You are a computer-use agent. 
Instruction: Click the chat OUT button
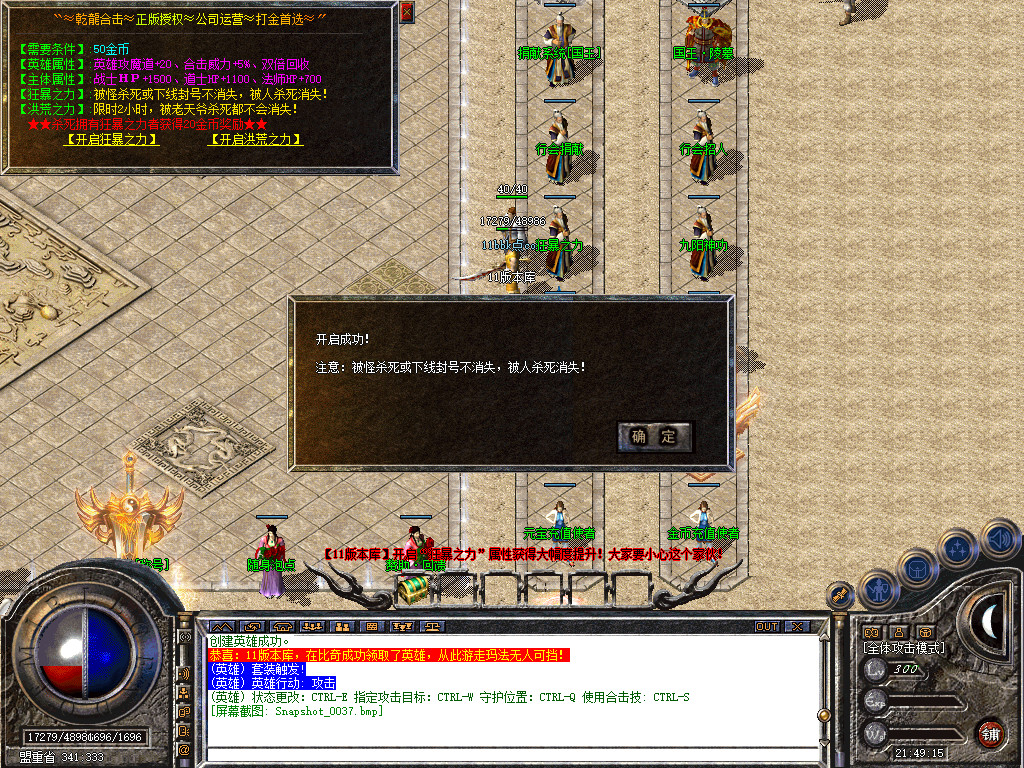pos(767,627)
